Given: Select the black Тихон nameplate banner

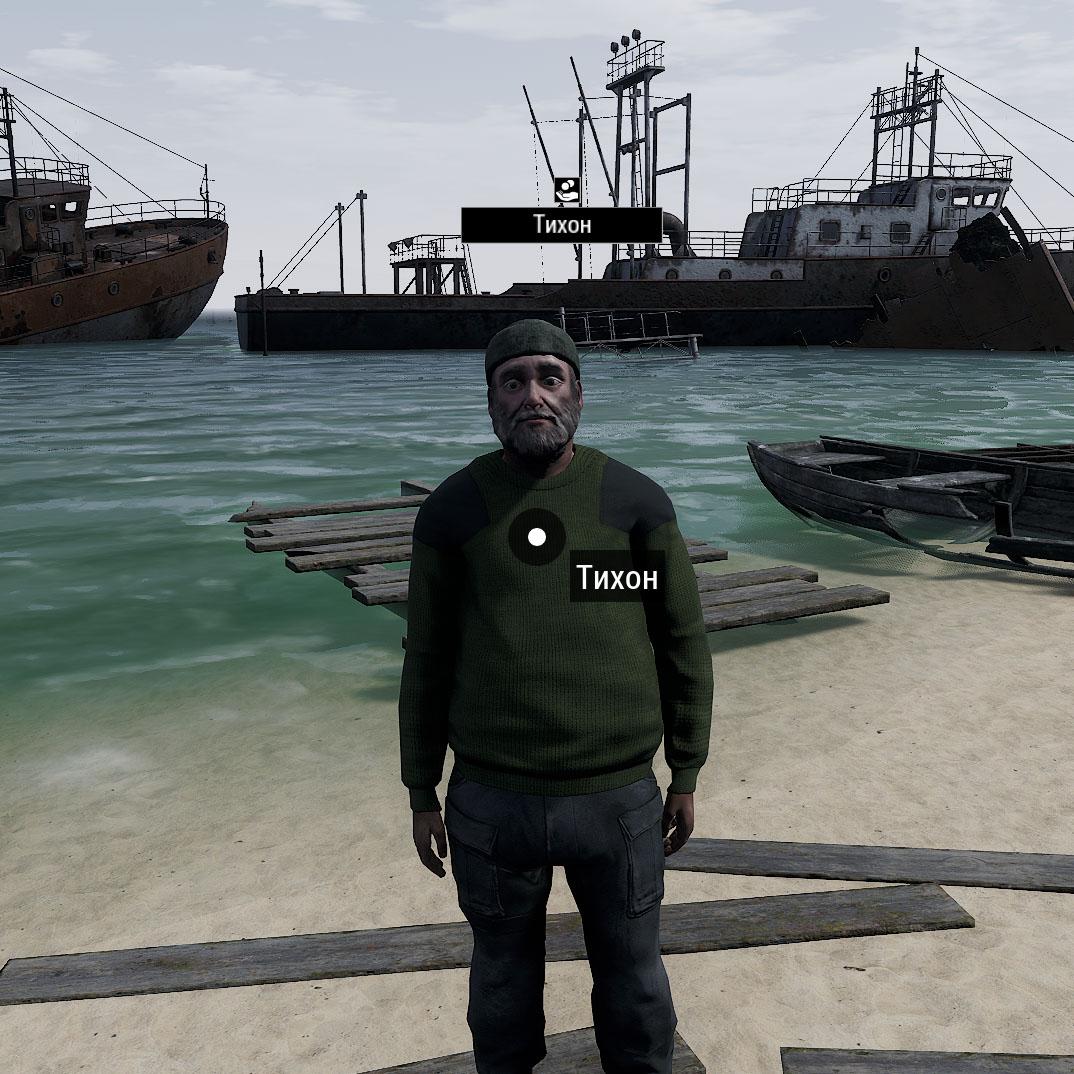Looking at the screenshot, I should [x=561, y=225].
